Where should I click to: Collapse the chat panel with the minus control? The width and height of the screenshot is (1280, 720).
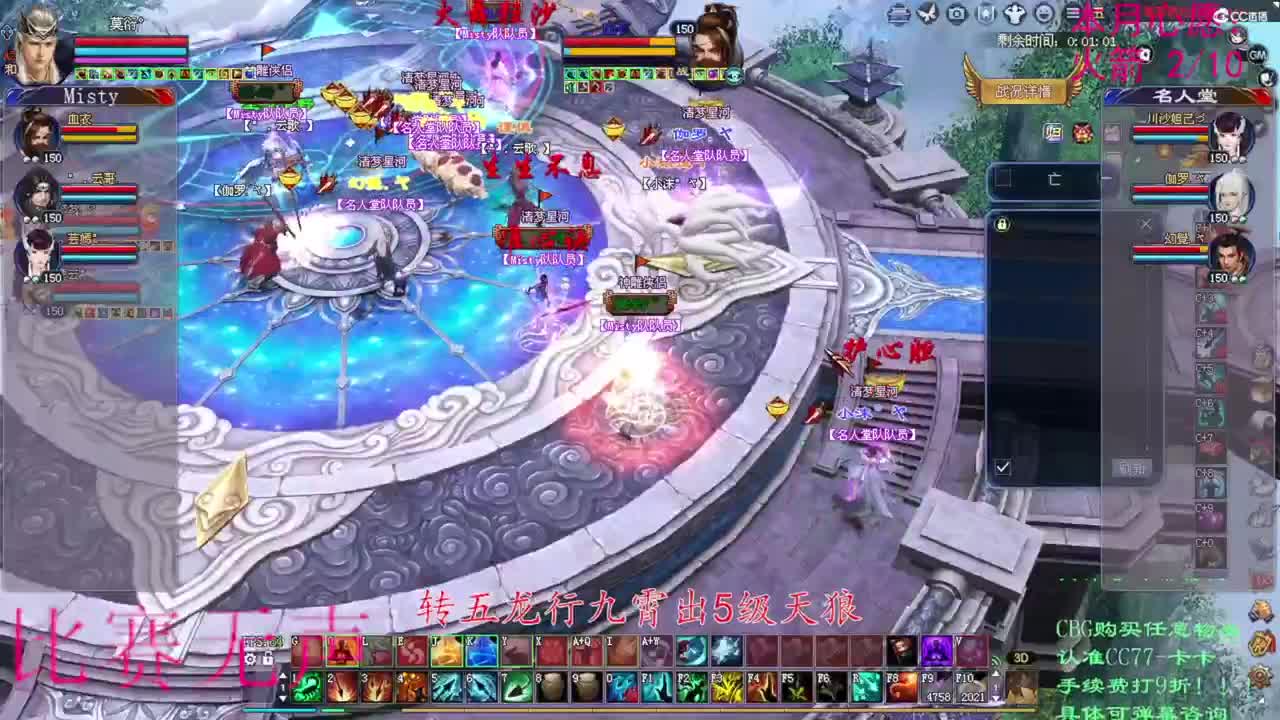[x=1106, y=178]
